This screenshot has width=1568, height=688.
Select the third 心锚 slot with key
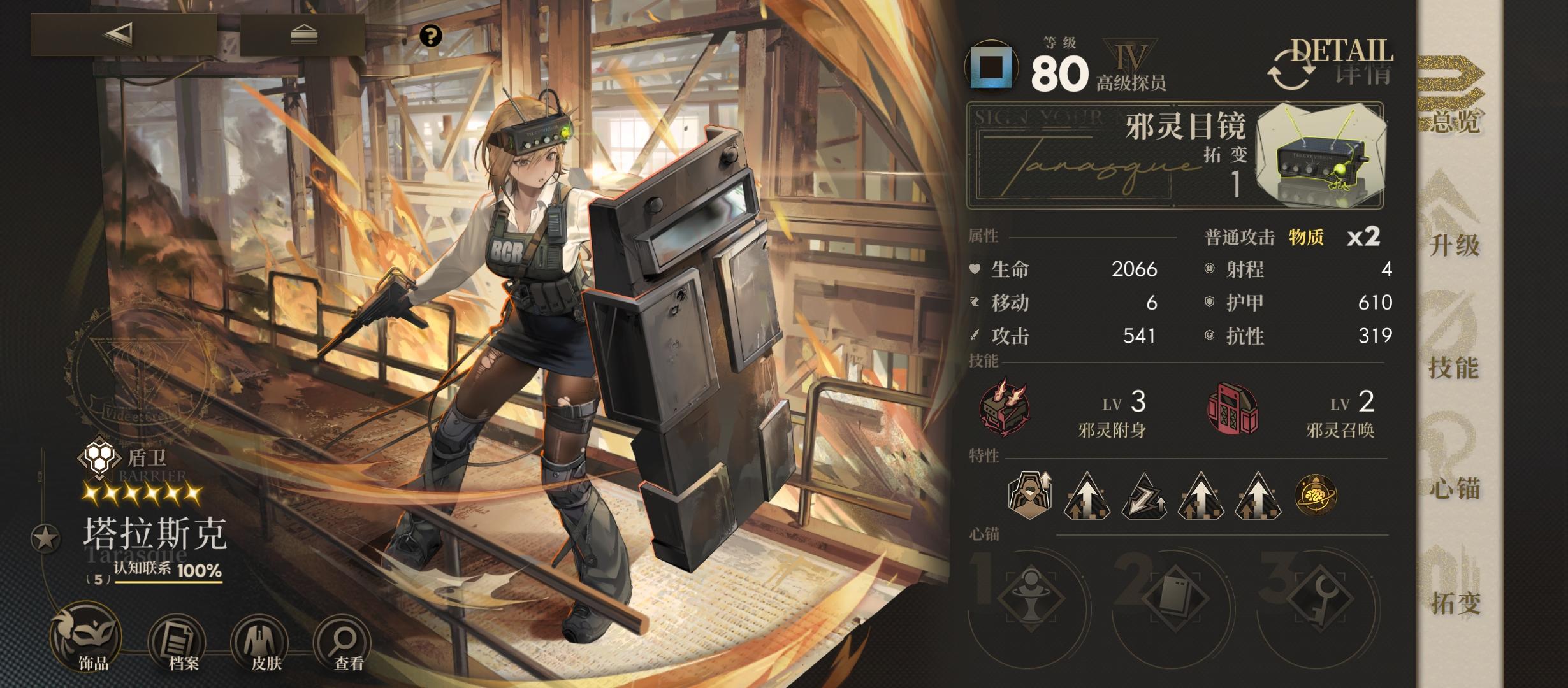click(x=1319, y=598)
